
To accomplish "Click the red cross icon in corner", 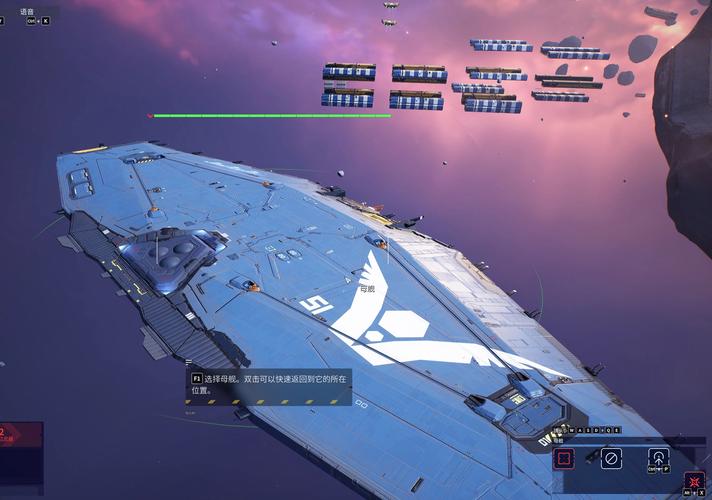I will click(x=696, y=480).
